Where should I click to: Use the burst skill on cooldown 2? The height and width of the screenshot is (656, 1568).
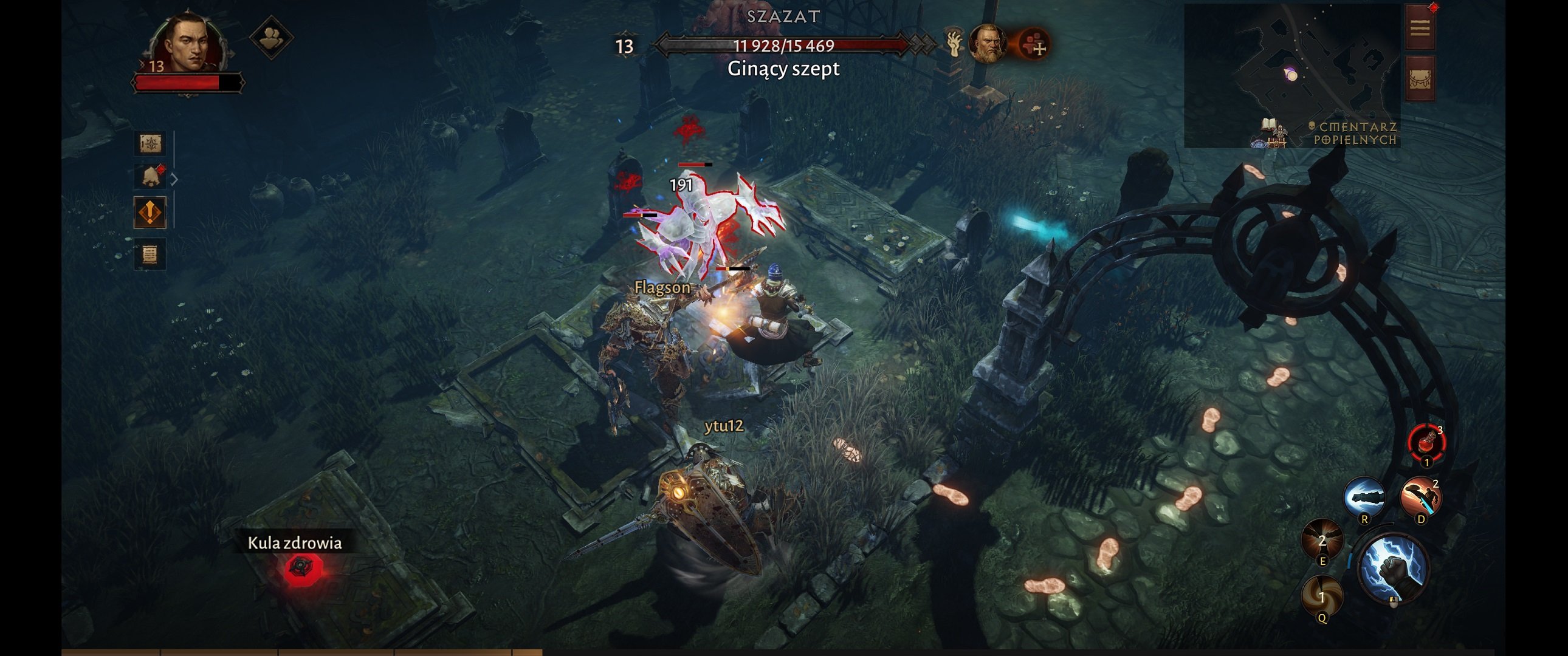click(1321, 540)
